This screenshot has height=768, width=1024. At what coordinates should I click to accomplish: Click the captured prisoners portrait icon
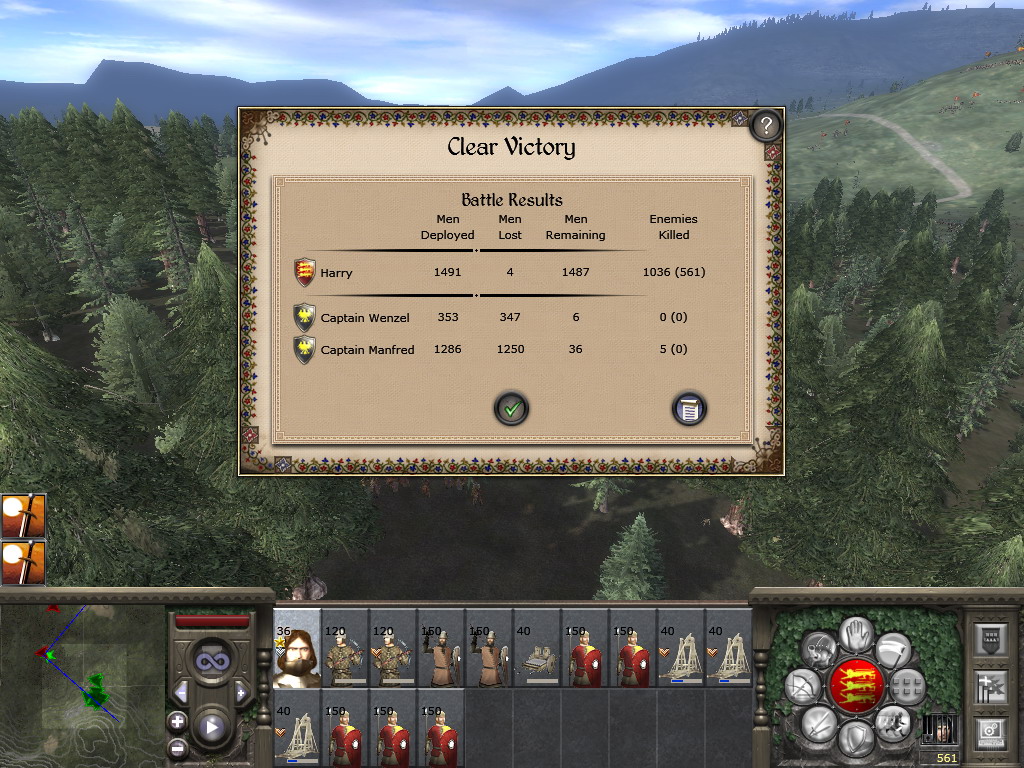pyautogui.click(x=939, y=729)
